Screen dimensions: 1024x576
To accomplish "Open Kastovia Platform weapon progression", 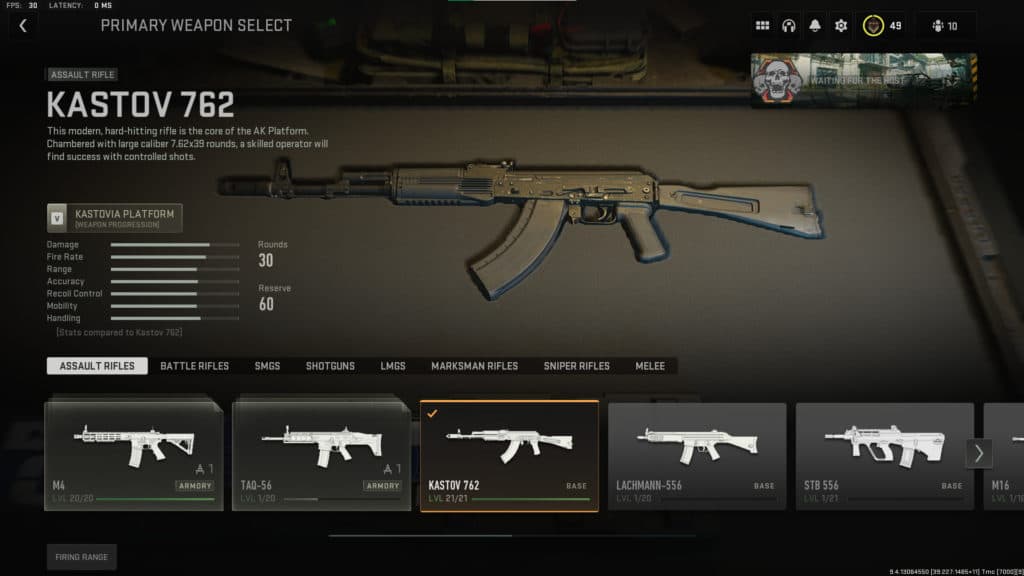I will [x=115, y=218].
